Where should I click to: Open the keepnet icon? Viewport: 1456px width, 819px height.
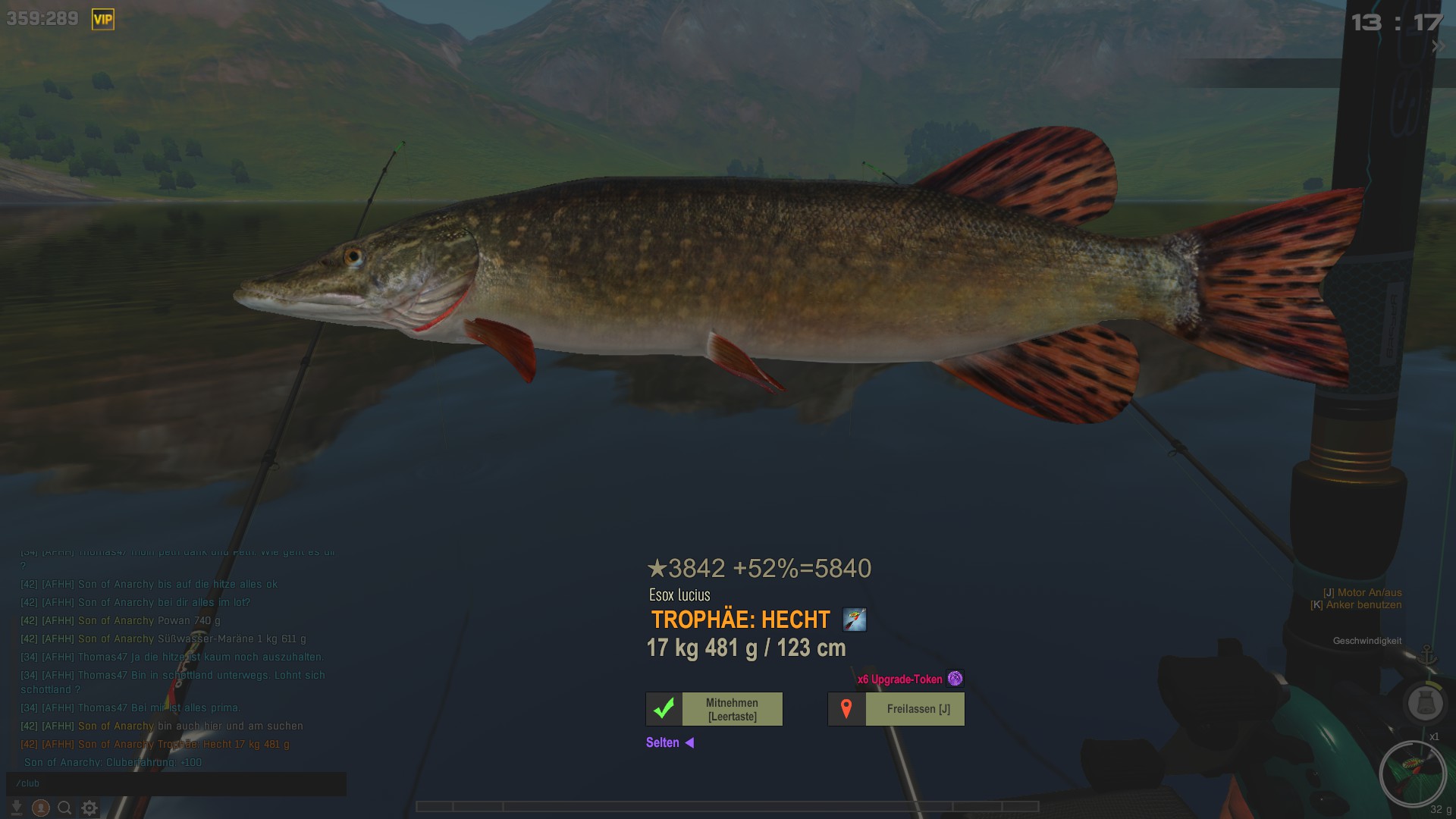(1425, 702)
